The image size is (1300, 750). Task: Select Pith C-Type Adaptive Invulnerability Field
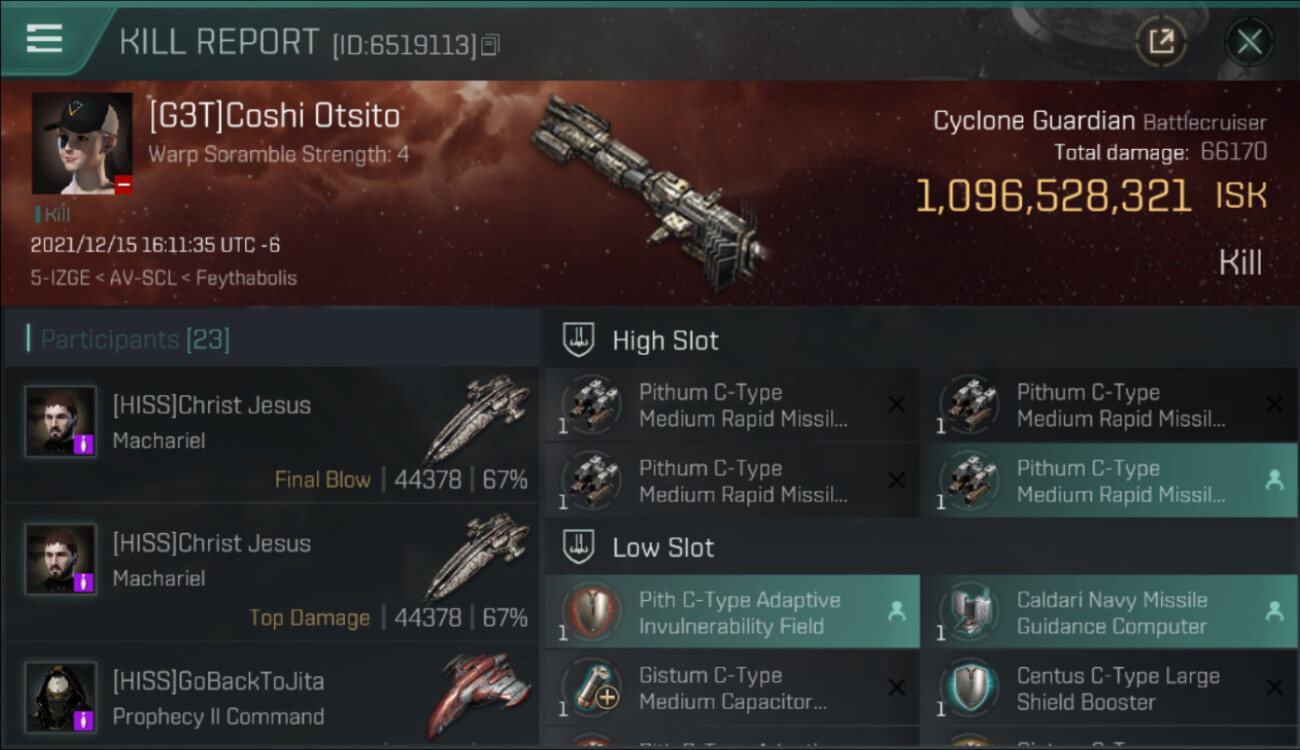click(732, 613)
